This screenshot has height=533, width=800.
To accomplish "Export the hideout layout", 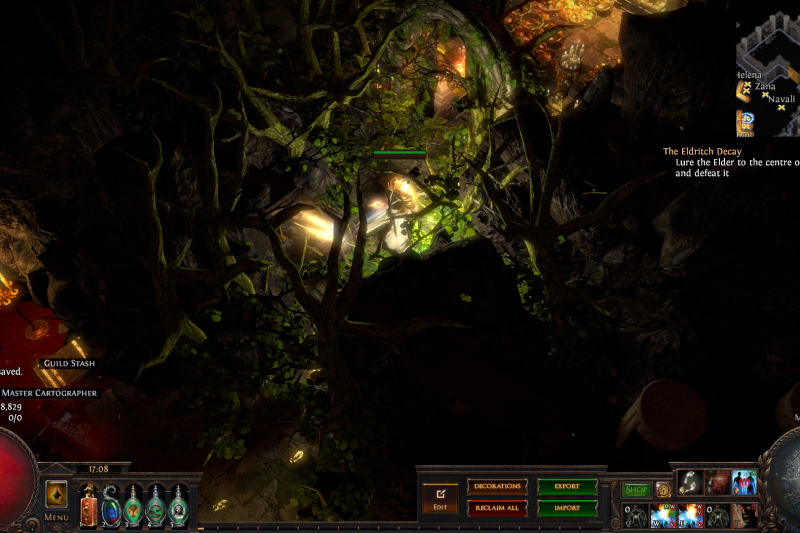I will [x=567, y=487].
